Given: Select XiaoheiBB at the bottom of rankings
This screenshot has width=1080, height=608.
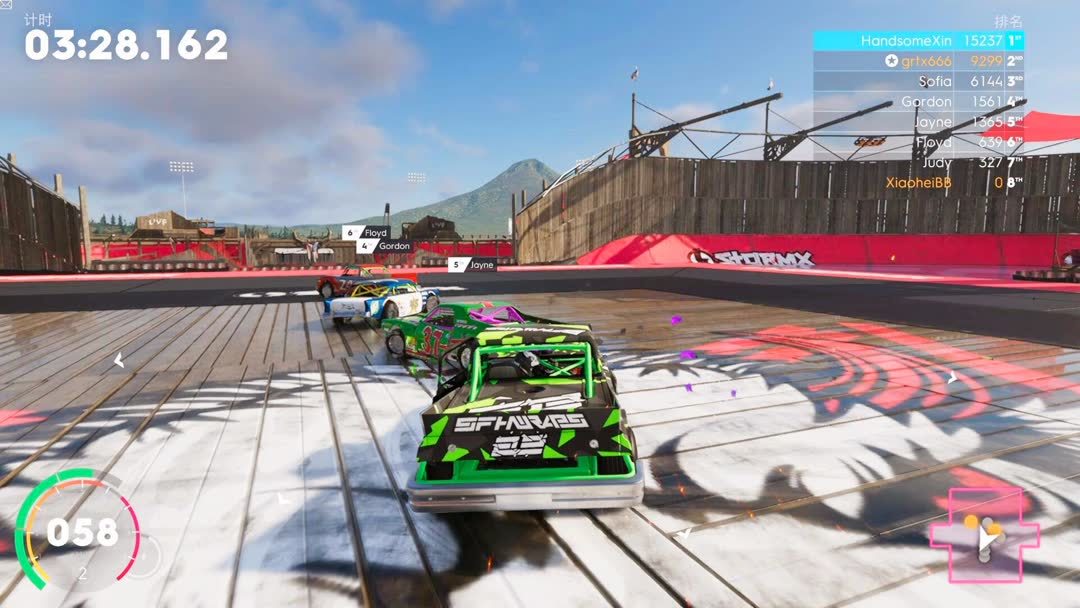Looking at the screenshot, I should pos(918,183).
